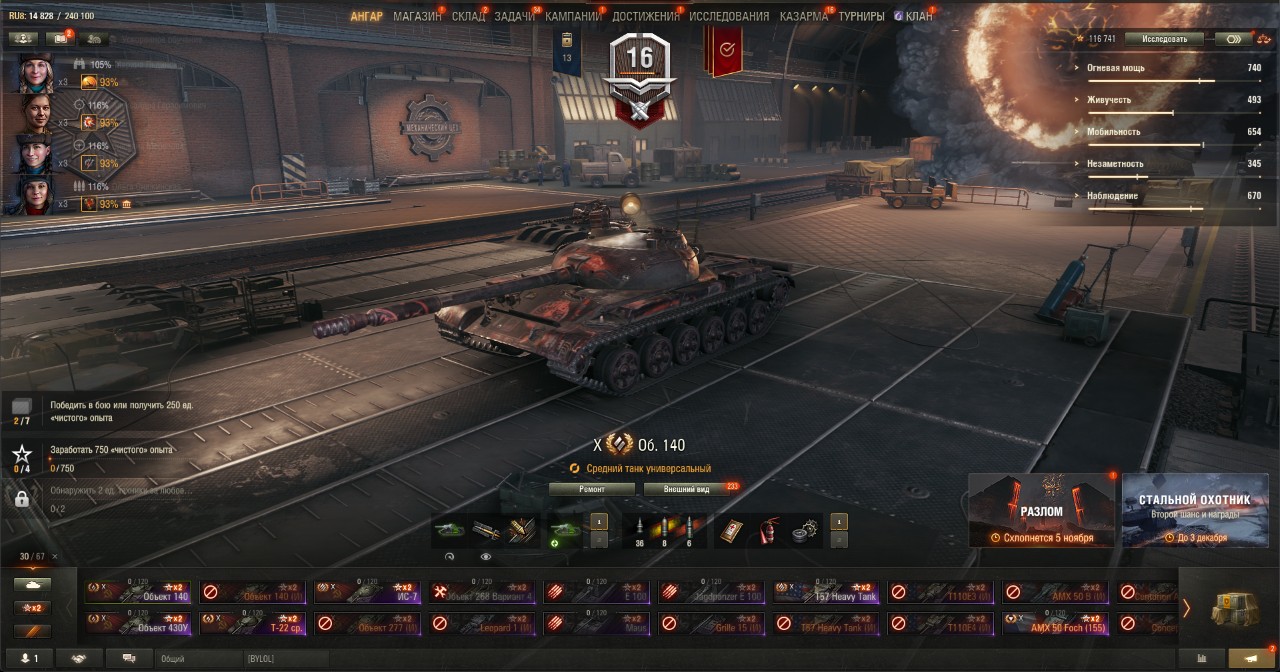1280x672 pixels.
Task: Open the ДОСТИЖЕНИЯ tab
Action: point(645,16)
